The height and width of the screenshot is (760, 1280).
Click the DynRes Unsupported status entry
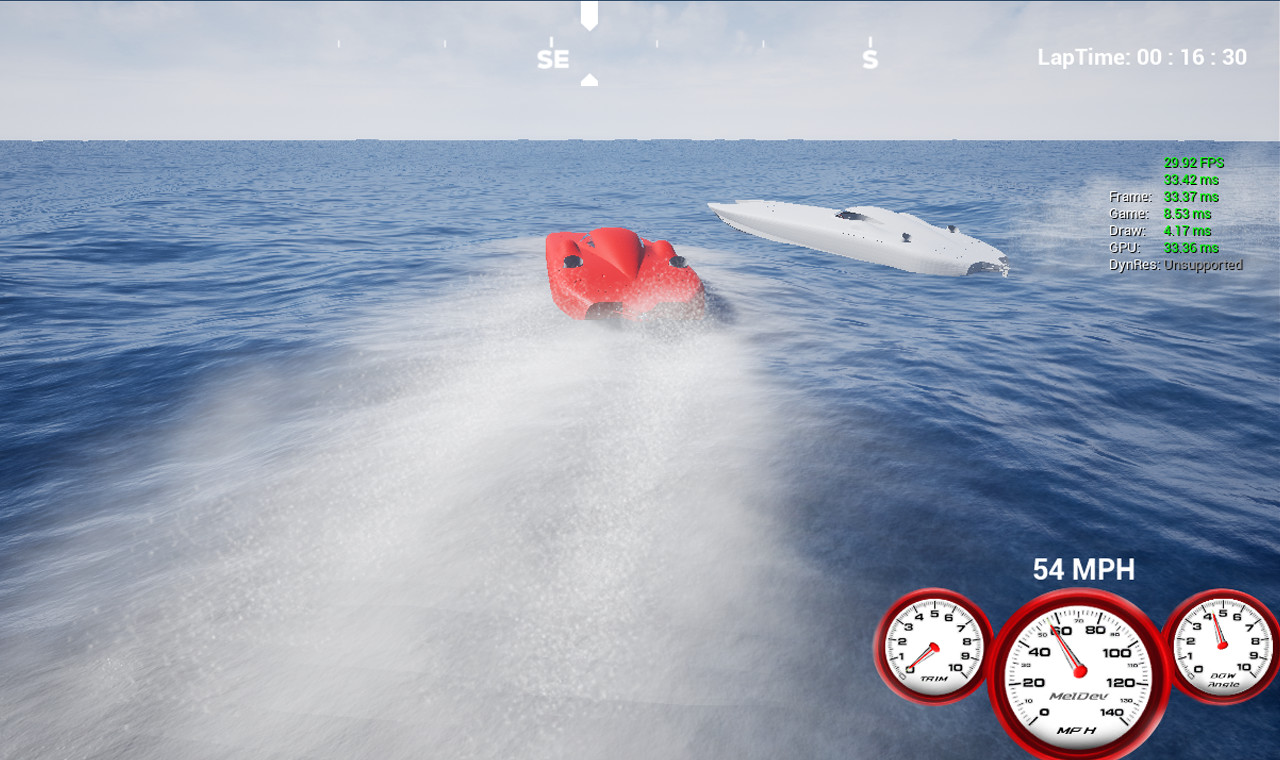(x=1175, y=266)
